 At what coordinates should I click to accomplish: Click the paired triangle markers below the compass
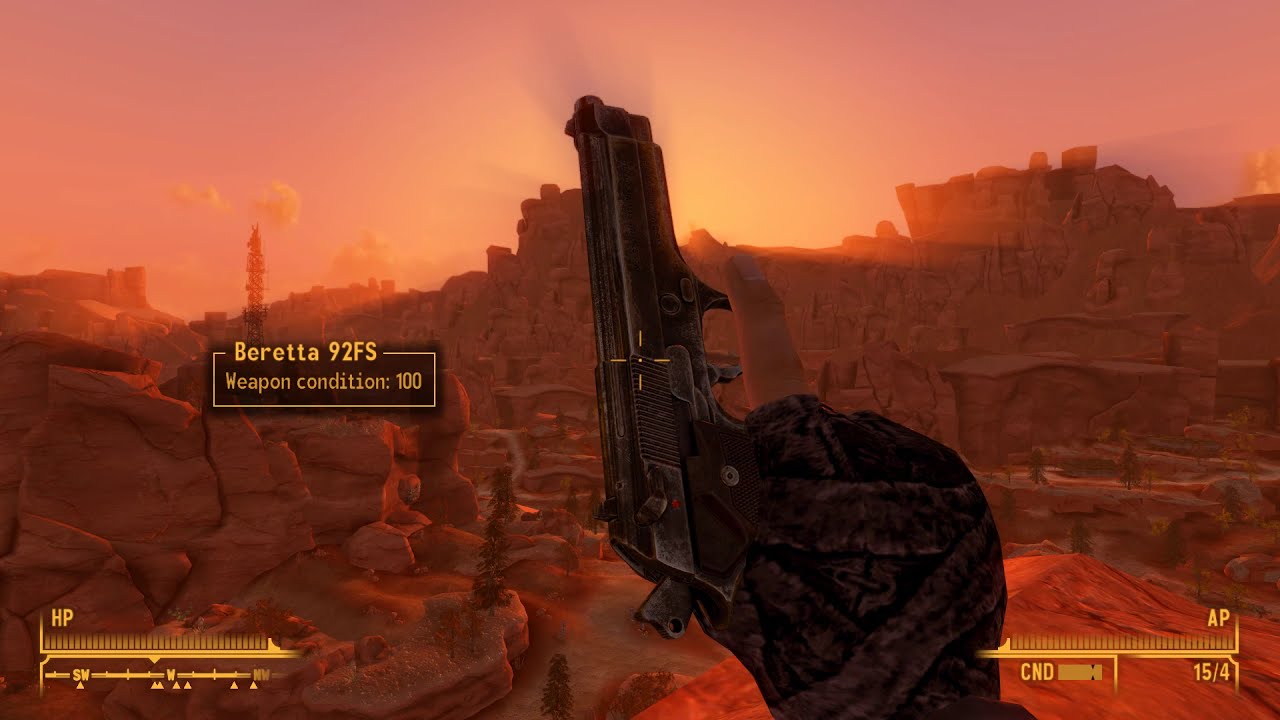[x=157, y=686]
